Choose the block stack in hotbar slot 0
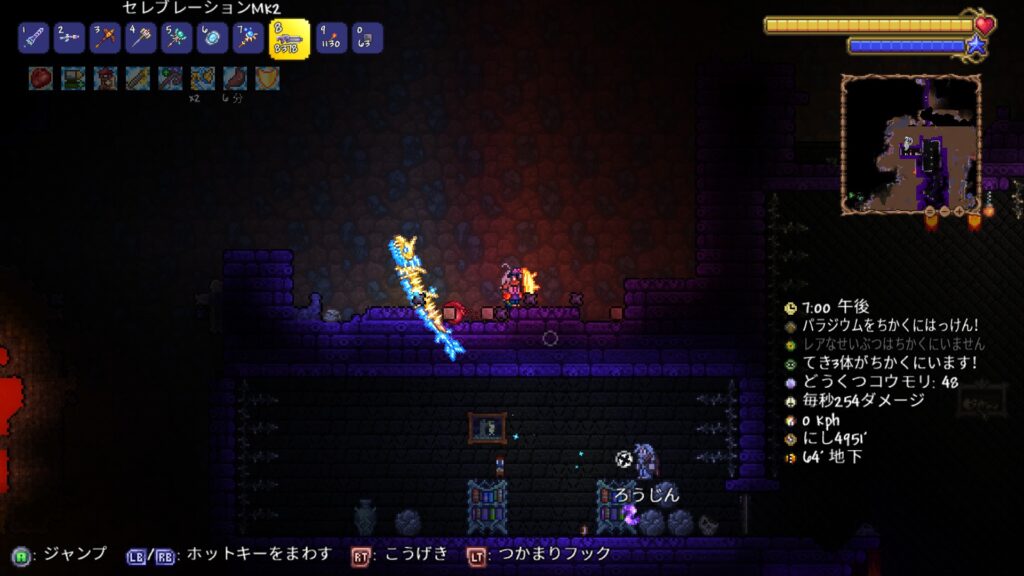 click(367, 38)
